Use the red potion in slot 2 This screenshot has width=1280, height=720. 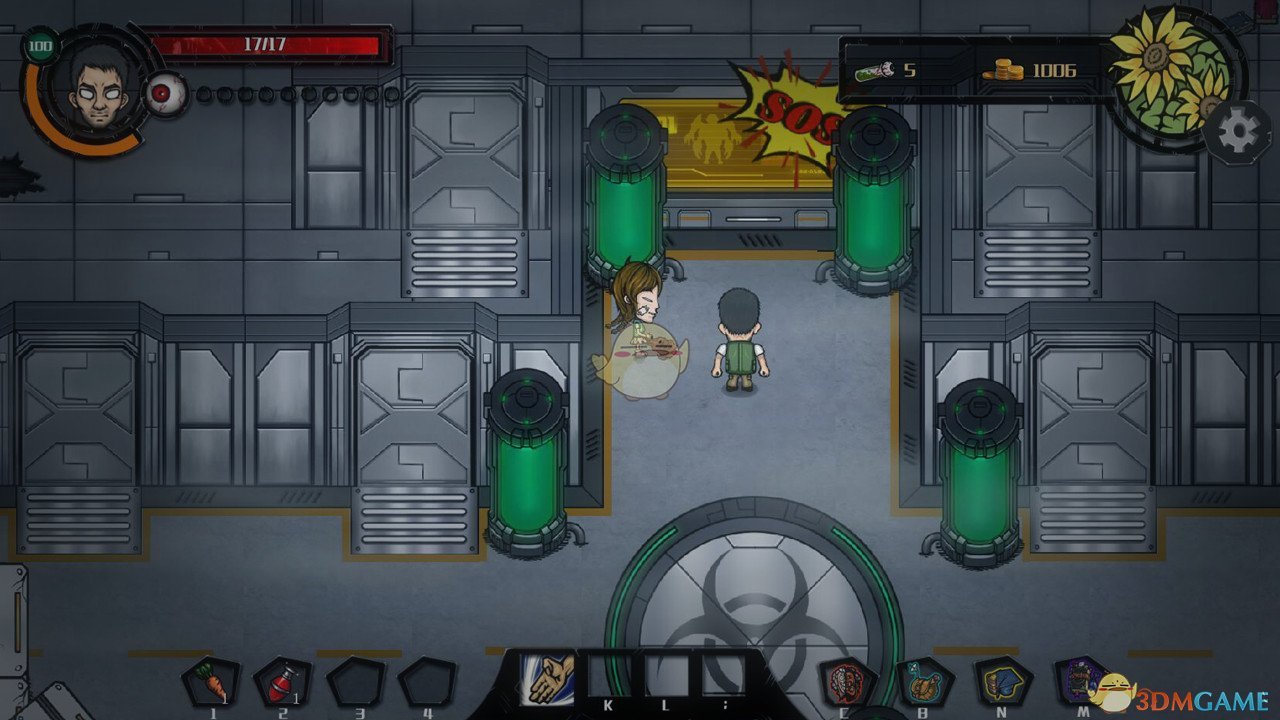click(282, 682)
